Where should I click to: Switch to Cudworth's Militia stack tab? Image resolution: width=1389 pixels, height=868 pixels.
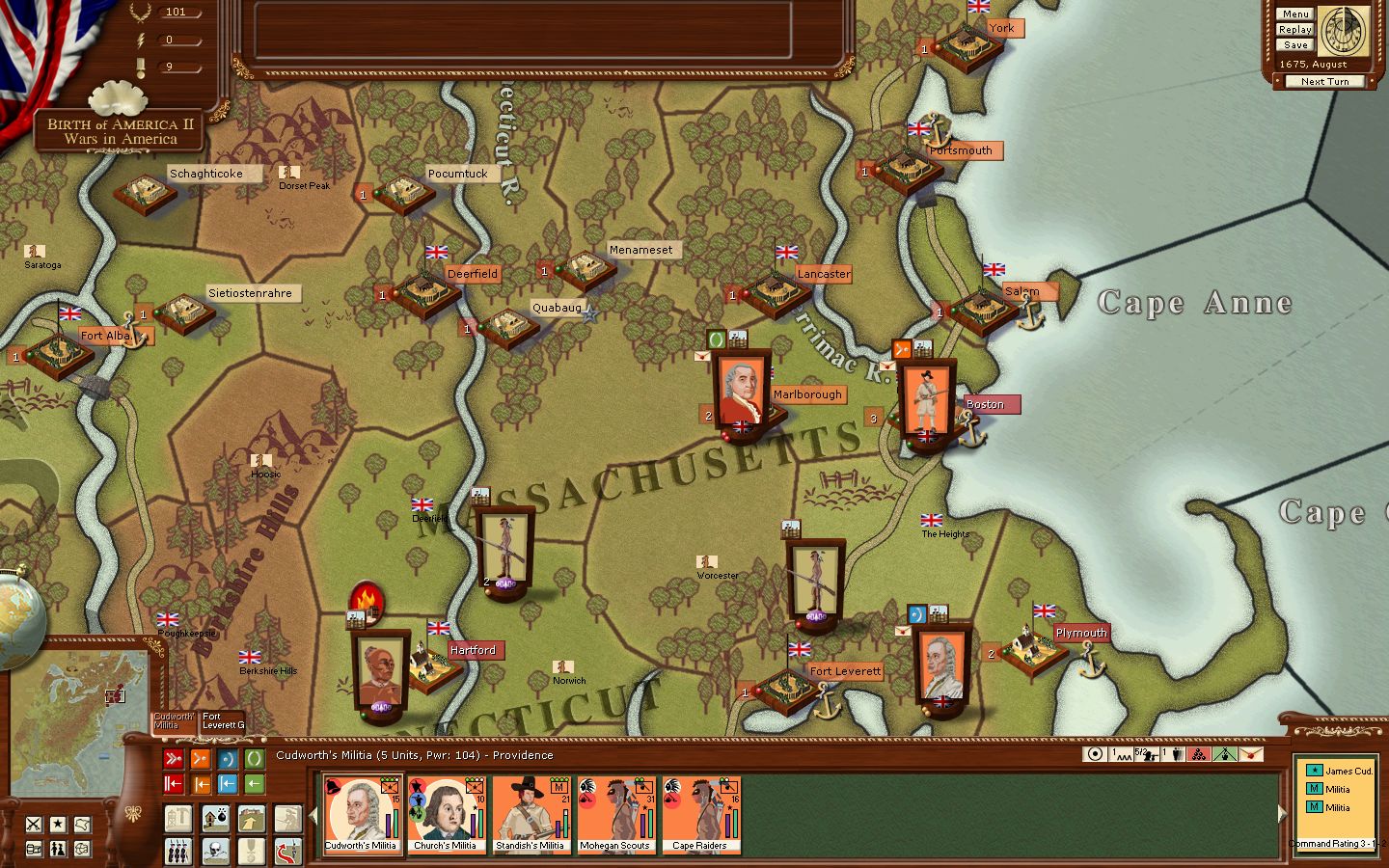[175, 720]
